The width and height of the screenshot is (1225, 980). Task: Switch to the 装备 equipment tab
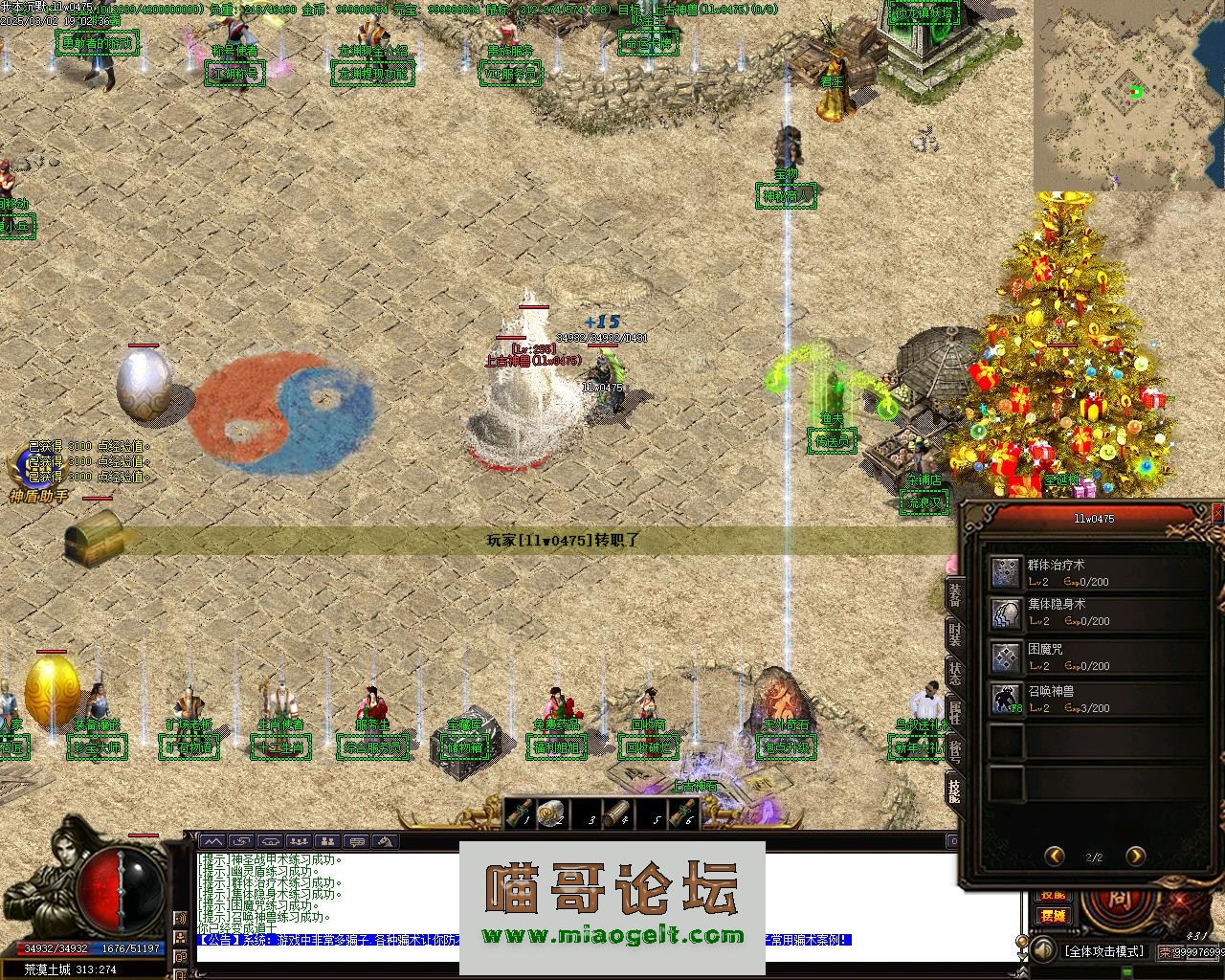(954, 594)
